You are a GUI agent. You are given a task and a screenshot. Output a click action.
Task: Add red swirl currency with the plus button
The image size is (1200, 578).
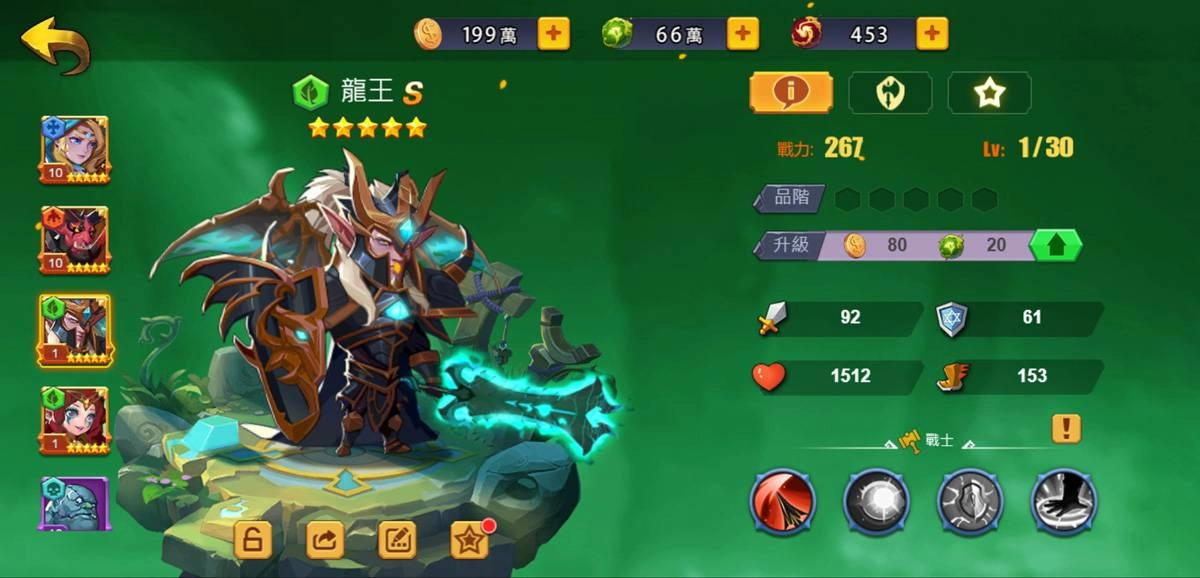[x=931, y=34]
